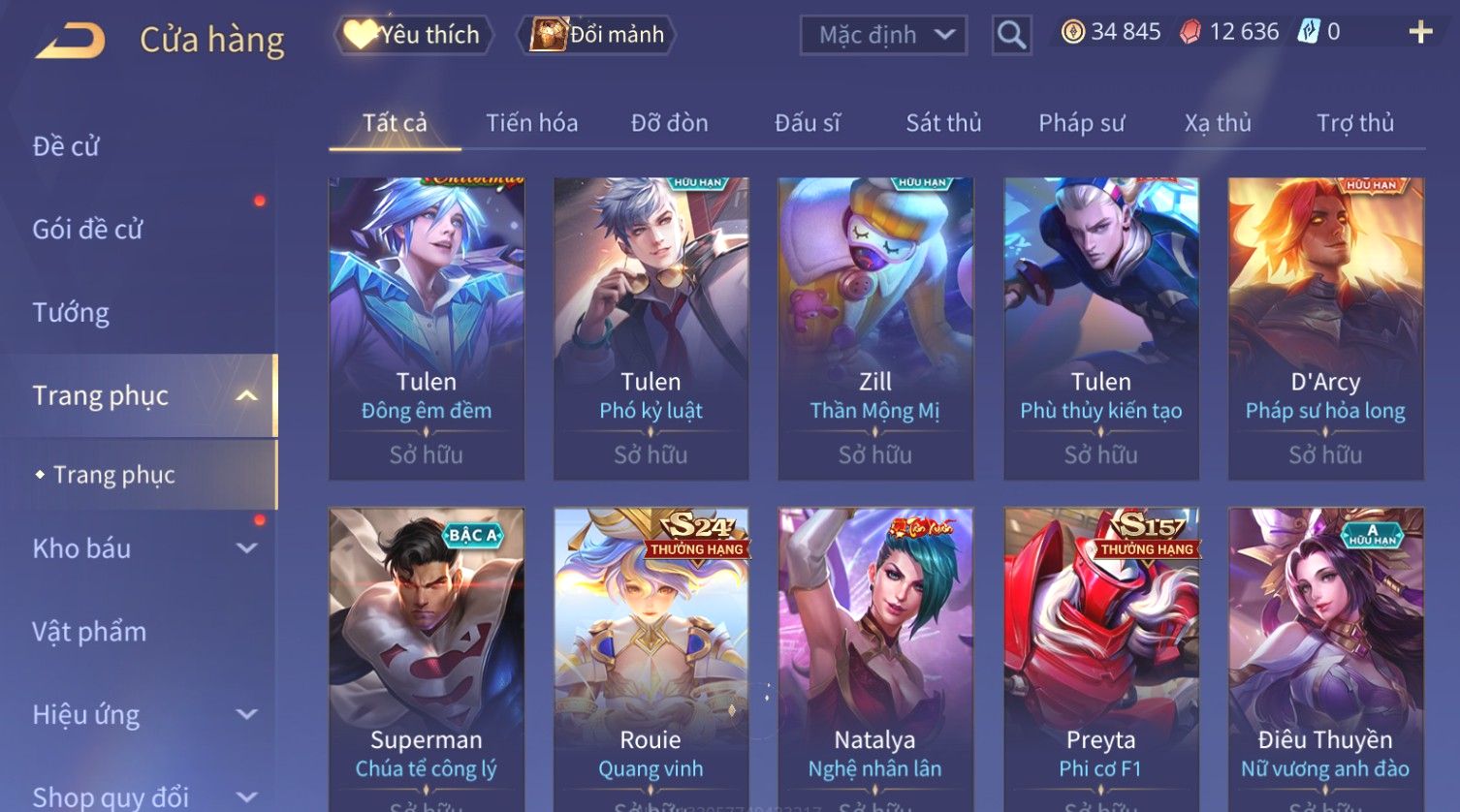Viewport: 1460px width, 812px height.
Task: Select Natalya Nghệ nhân lân skin card
Action: (x=875, y=659)
